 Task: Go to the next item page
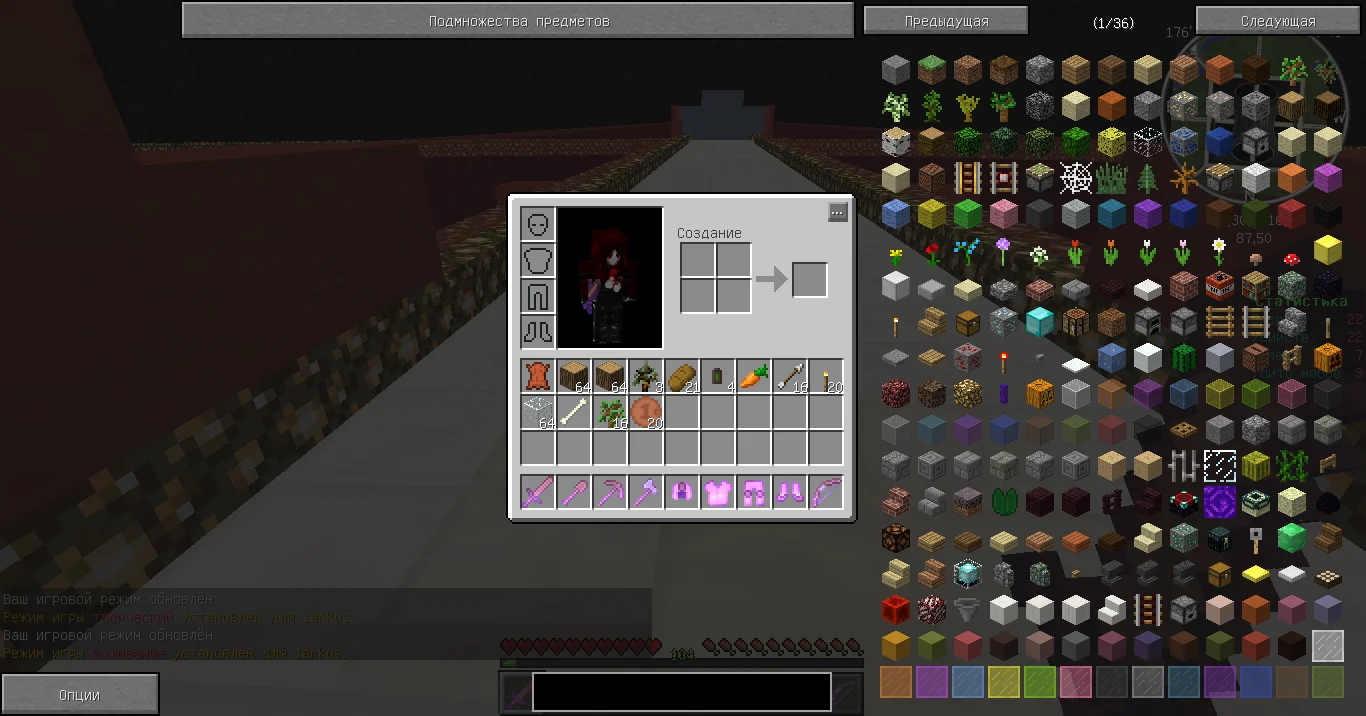tap(1278, 21)
